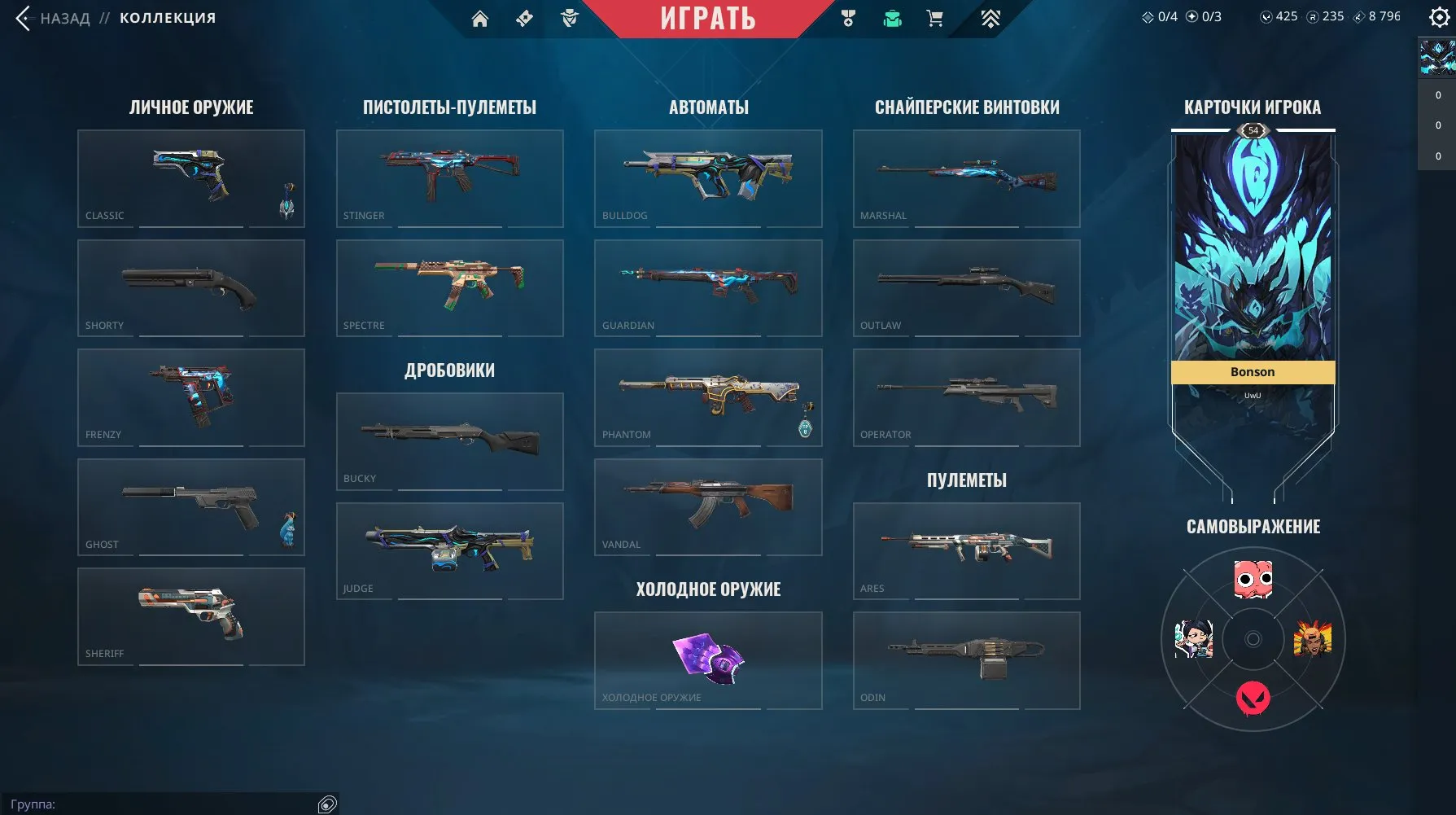
Task: Open the Phantom skin slot
Action: coord(707,397)
